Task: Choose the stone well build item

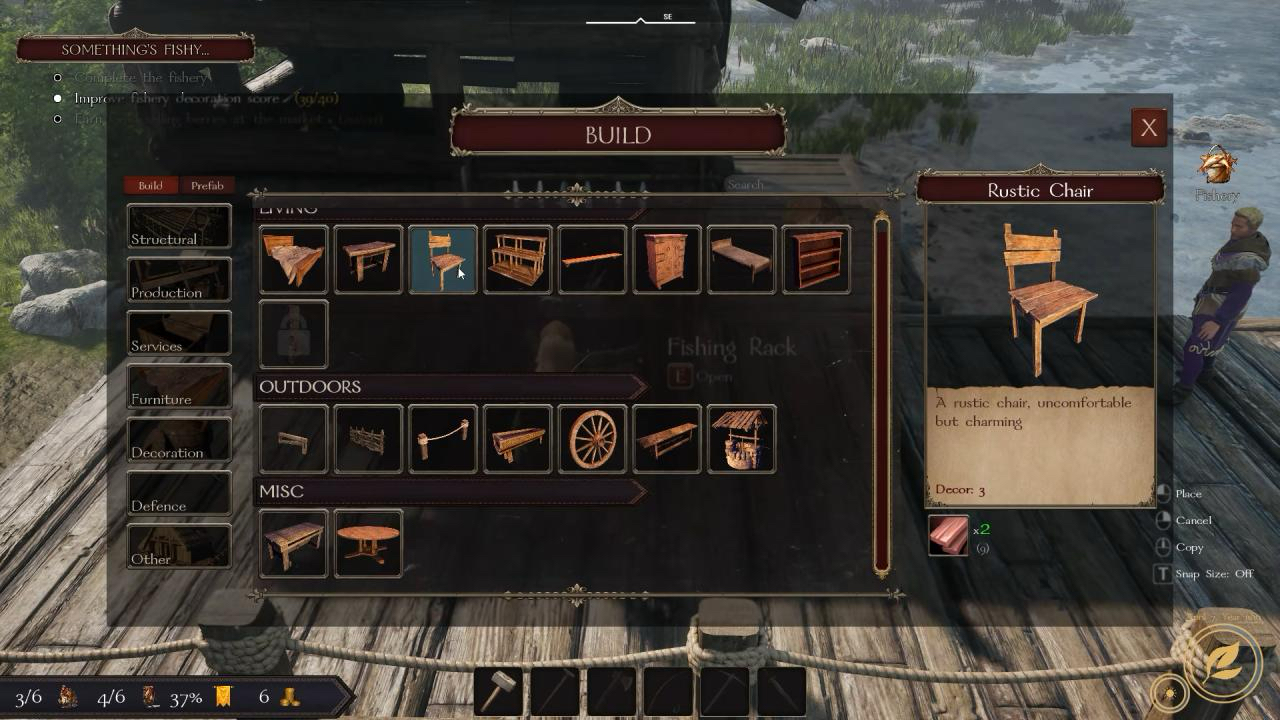Action: point(741,439)
